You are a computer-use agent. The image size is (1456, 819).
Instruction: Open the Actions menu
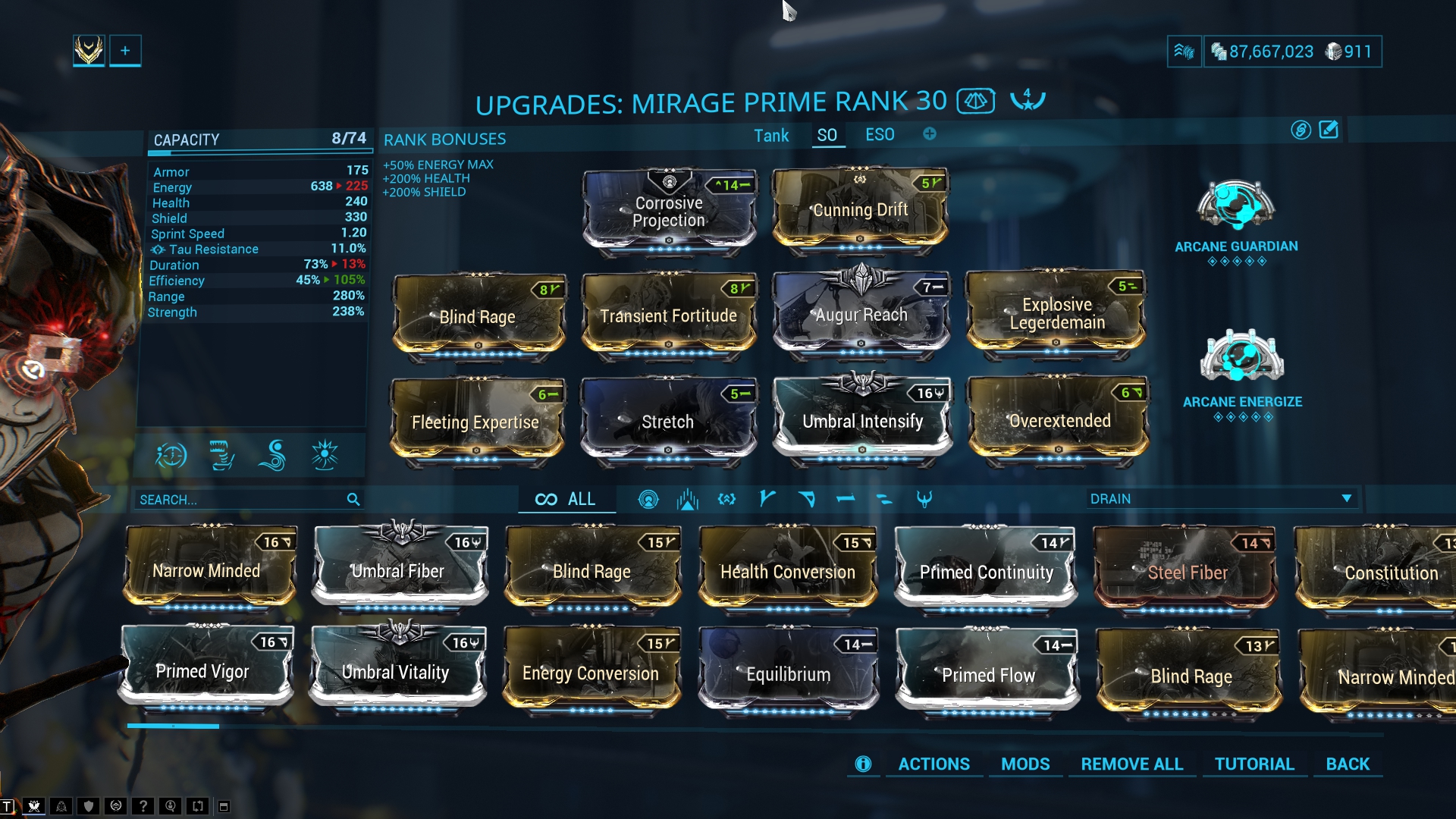(x=934, y=764)
